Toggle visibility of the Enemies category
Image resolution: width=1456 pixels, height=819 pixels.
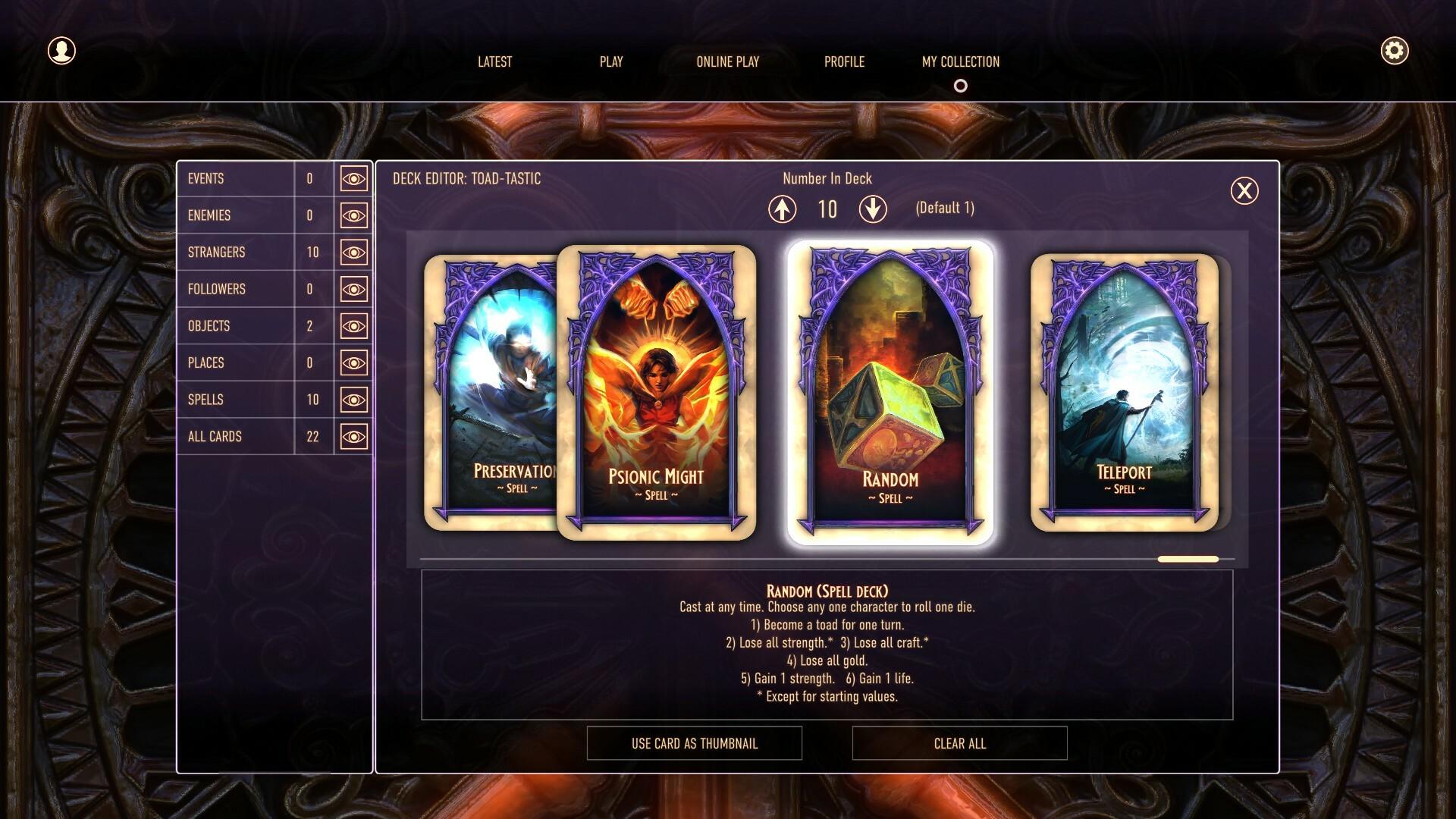353,215
